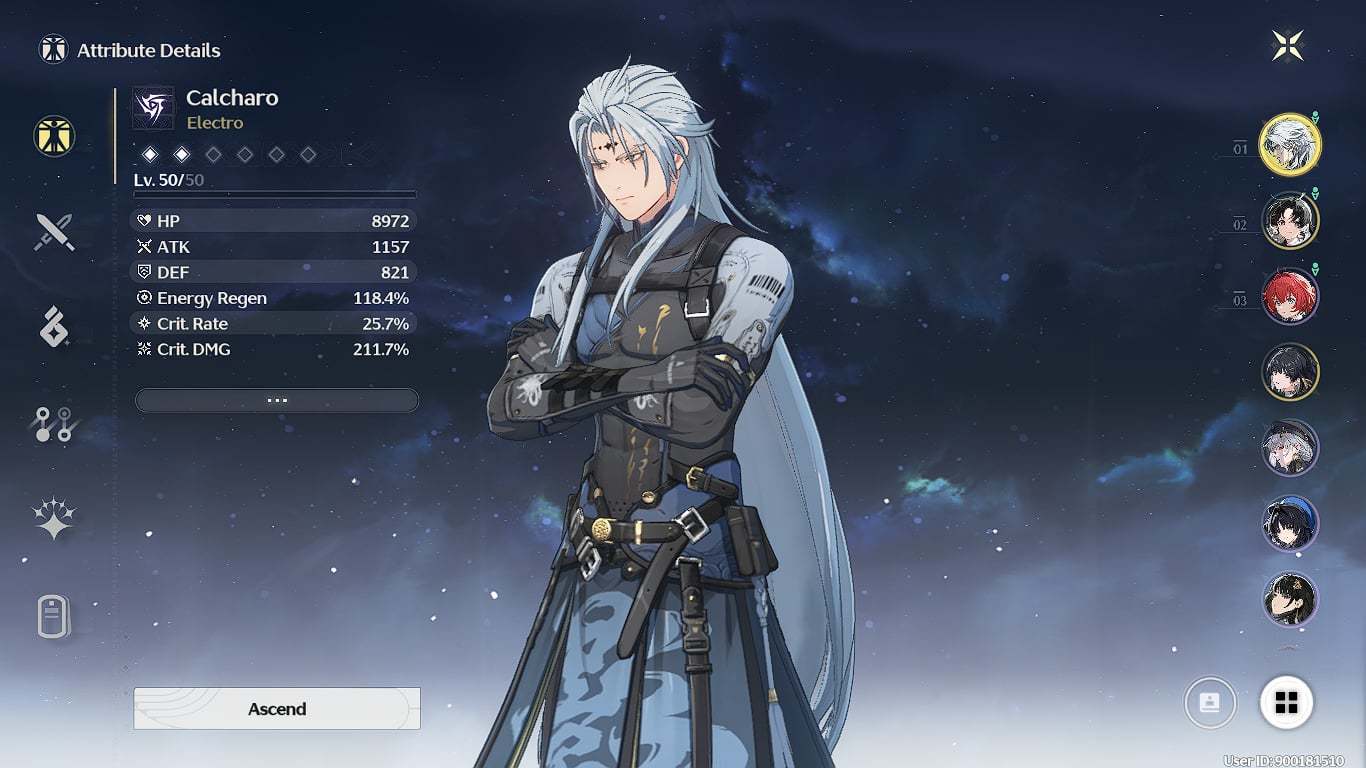Click Calcharo's Electro element icon
1366x768 pixels.
pos(154,109)
